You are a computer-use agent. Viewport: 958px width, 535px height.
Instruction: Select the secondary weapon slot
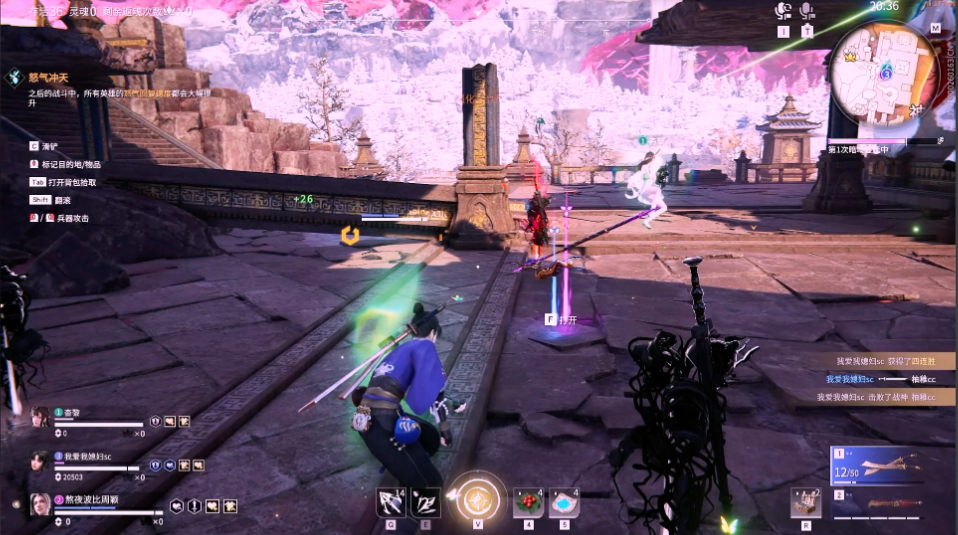click(877, 505)
